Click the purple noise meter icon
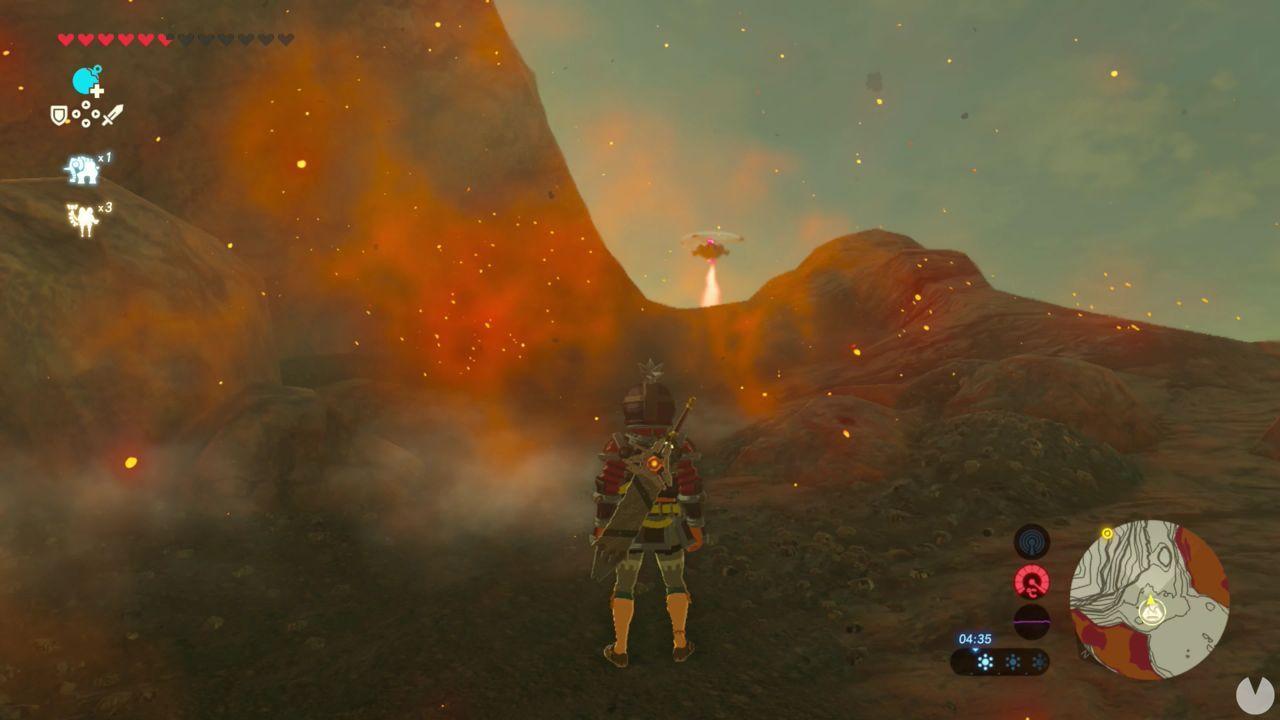Image resolution: width=1280 pixels, height=720 pixels. (1032, 621)
